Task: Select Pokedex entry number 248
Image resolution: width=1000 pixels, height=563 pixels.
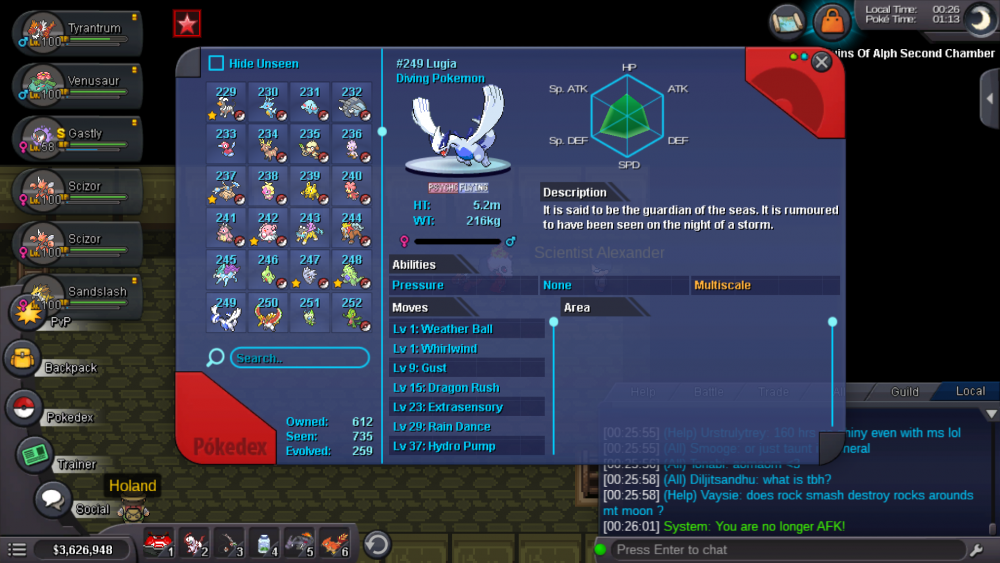Action: coord(351,270)
